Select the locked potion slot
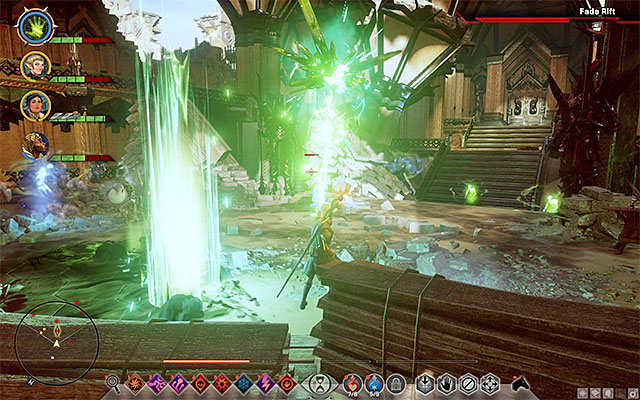The height and width of the screenshot is (400, 640). 397,382
